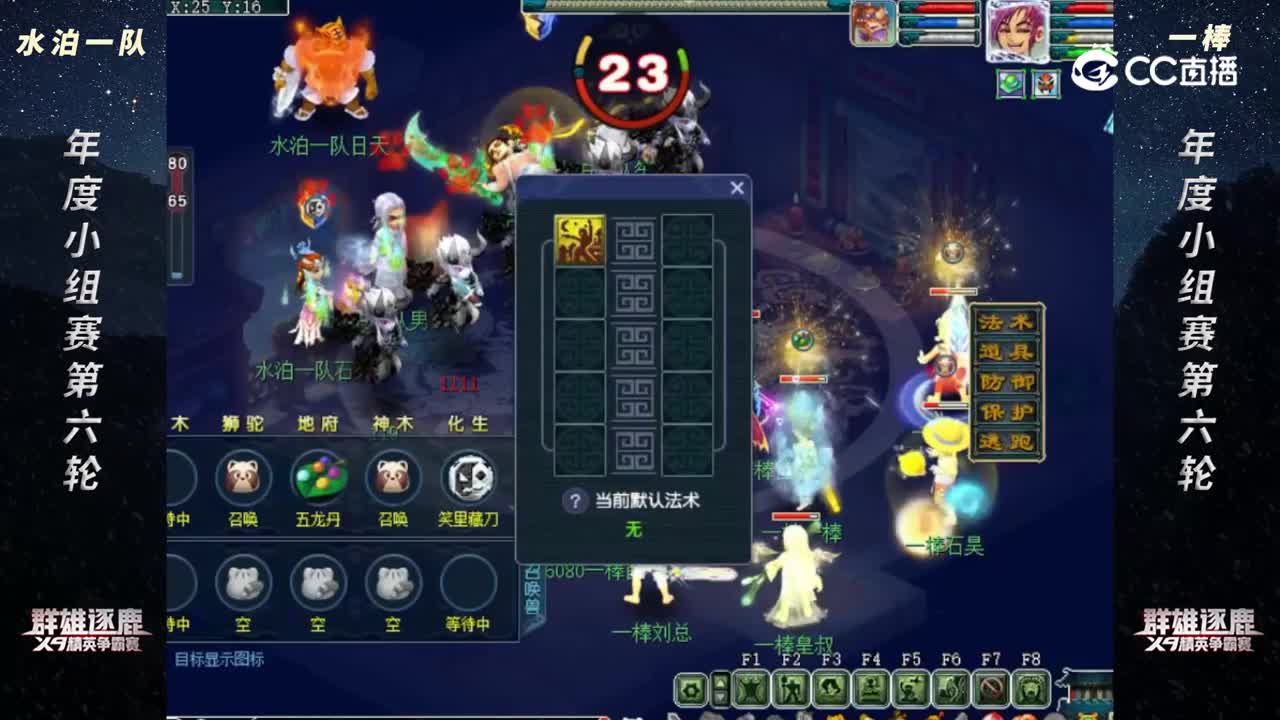This screenshot has height=720, width=1280.
Task: Click the green gem icon below the character portrait
Action: coord(1010,84)
